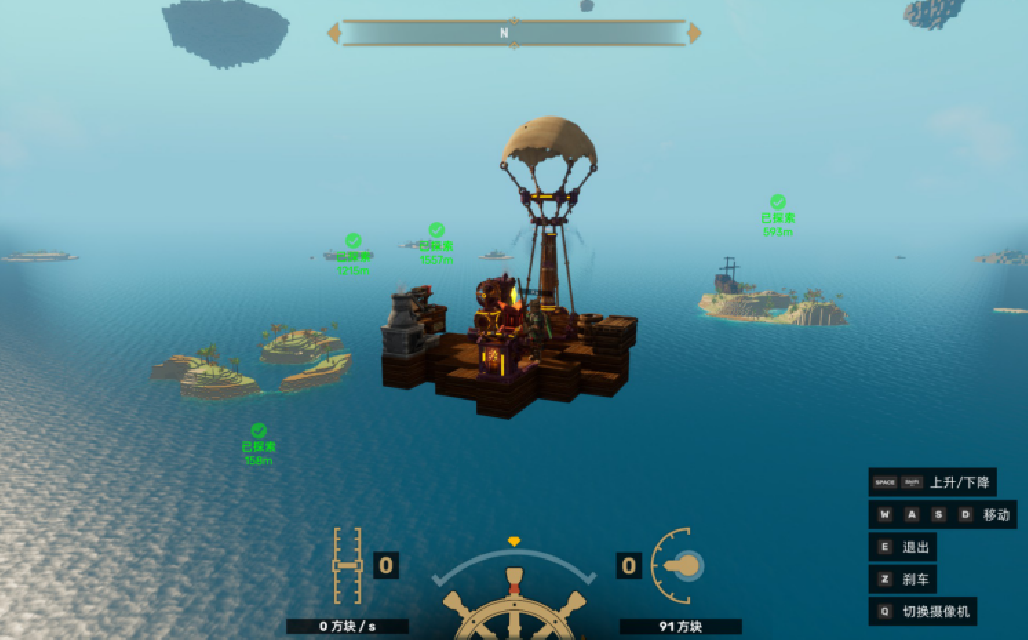
Task: Click the compass heading bar
Action: pyautogui.click(x=514, y=33)
